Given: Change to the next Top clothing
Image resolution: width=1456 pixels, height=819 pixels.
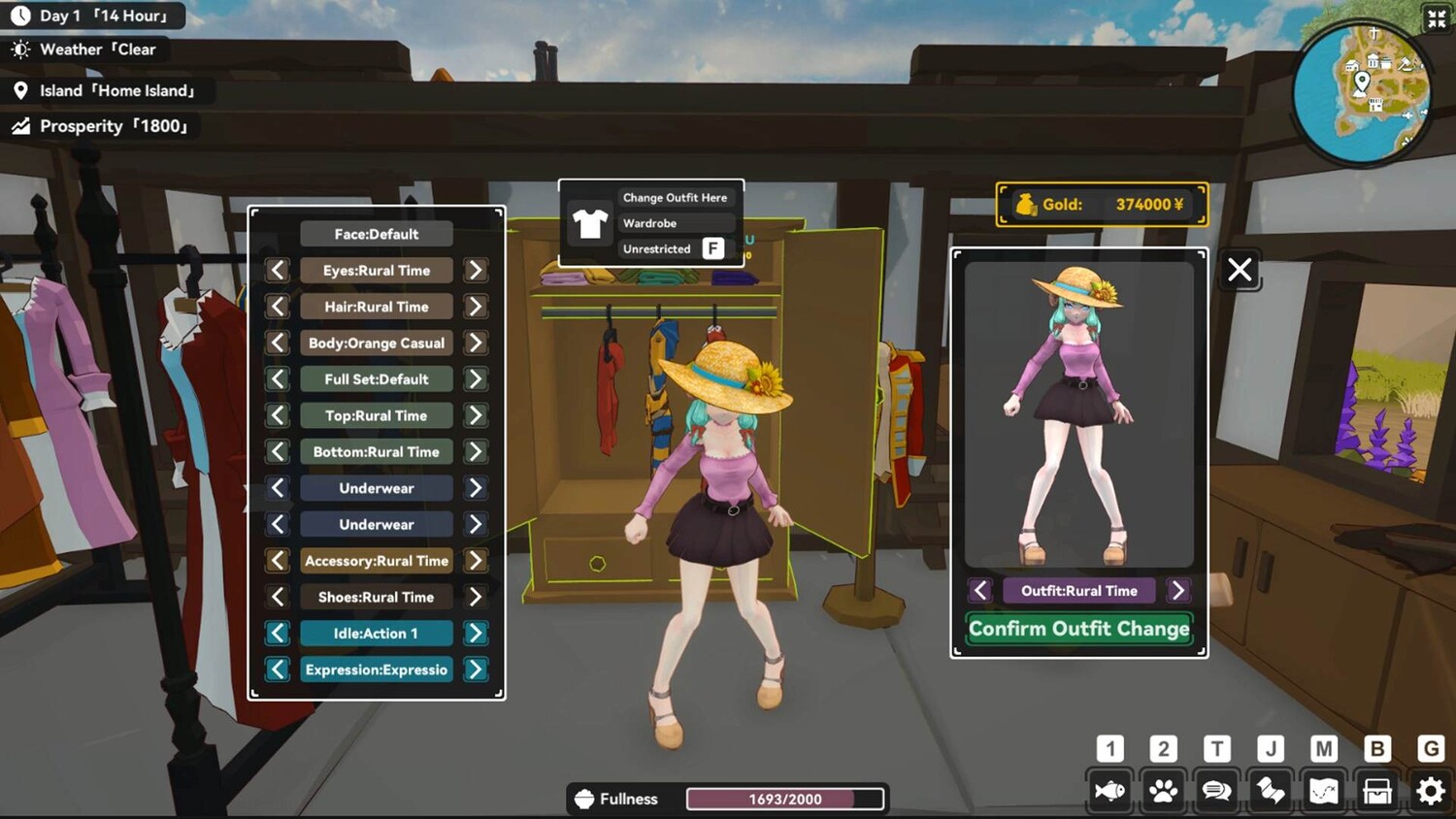Looking at the screenshot, I should tap(476, 415).
